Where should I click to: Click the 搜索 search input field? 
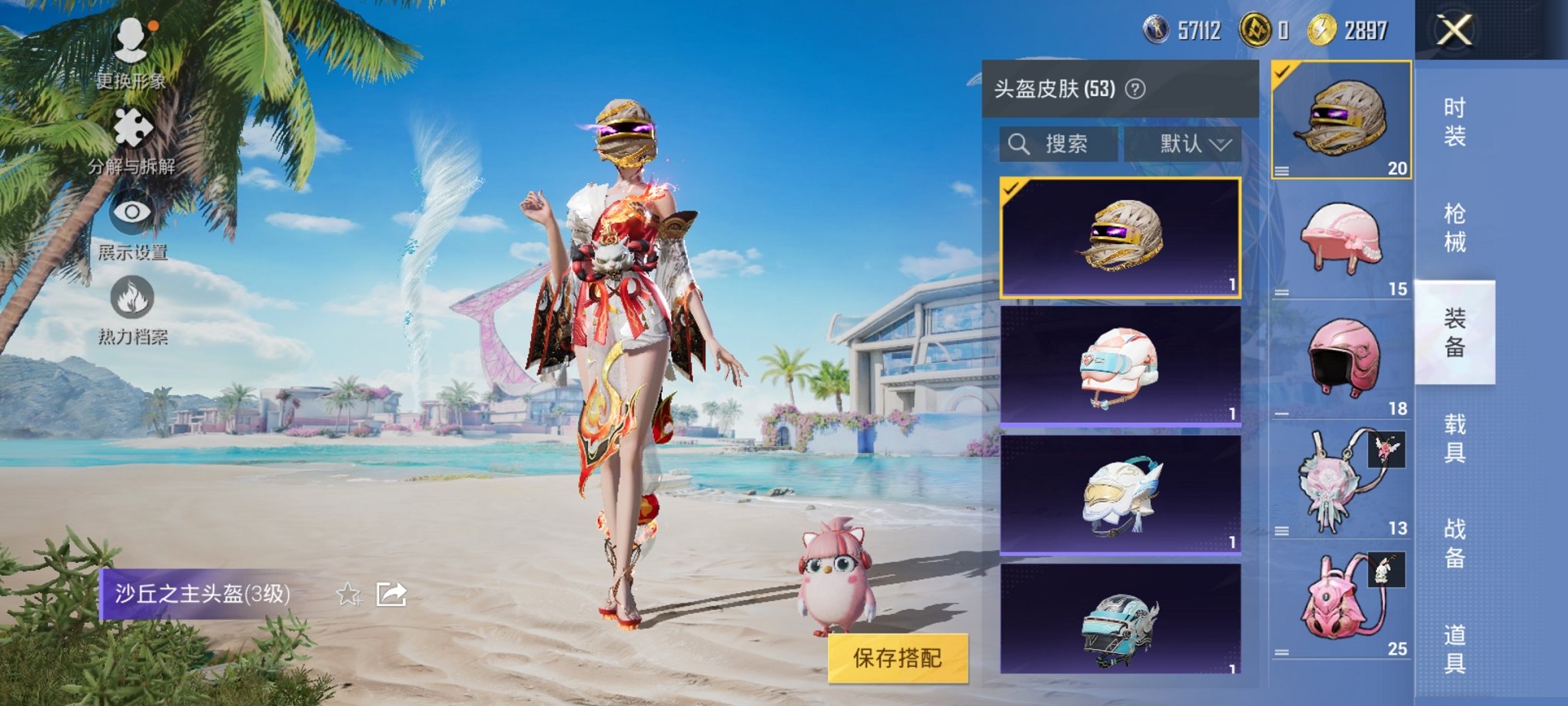pos(1061,144)
